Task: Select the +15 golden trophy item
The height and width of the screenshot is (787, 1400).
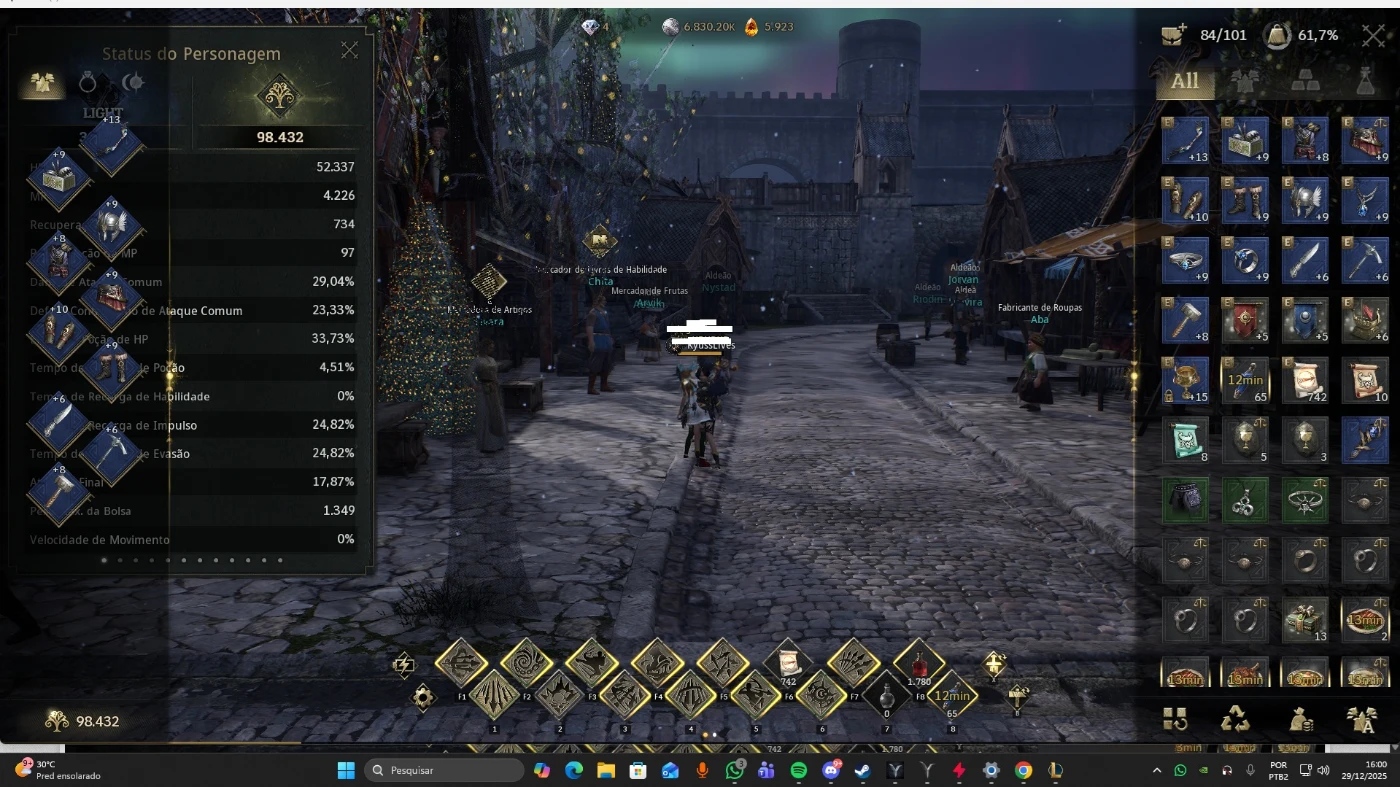Action: click(1186, 381)
